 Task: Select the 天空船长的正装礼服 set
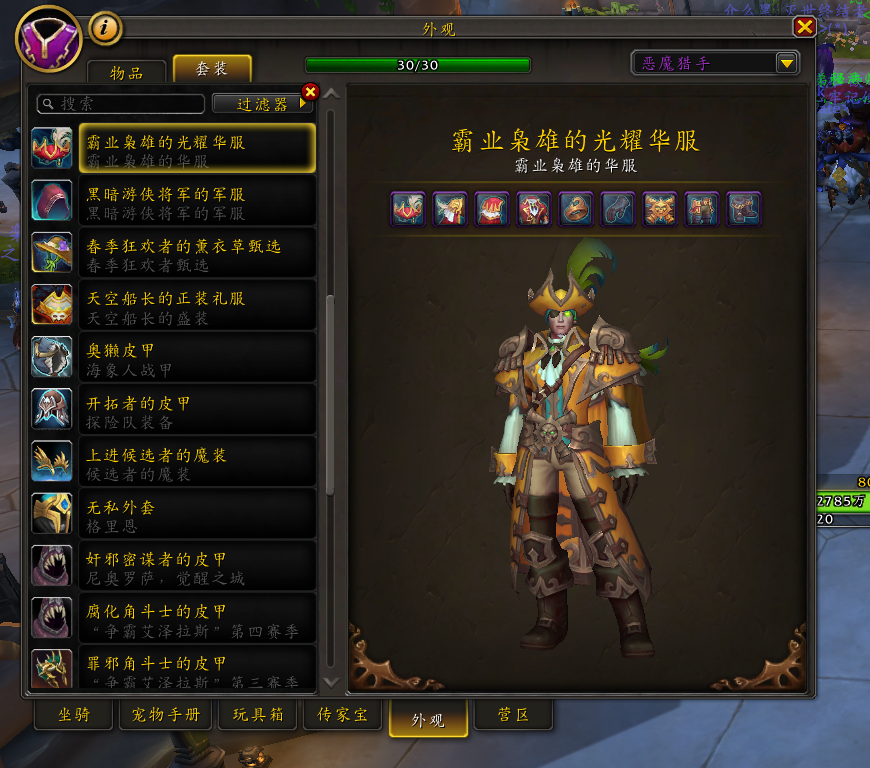click(x=173, y=307)
